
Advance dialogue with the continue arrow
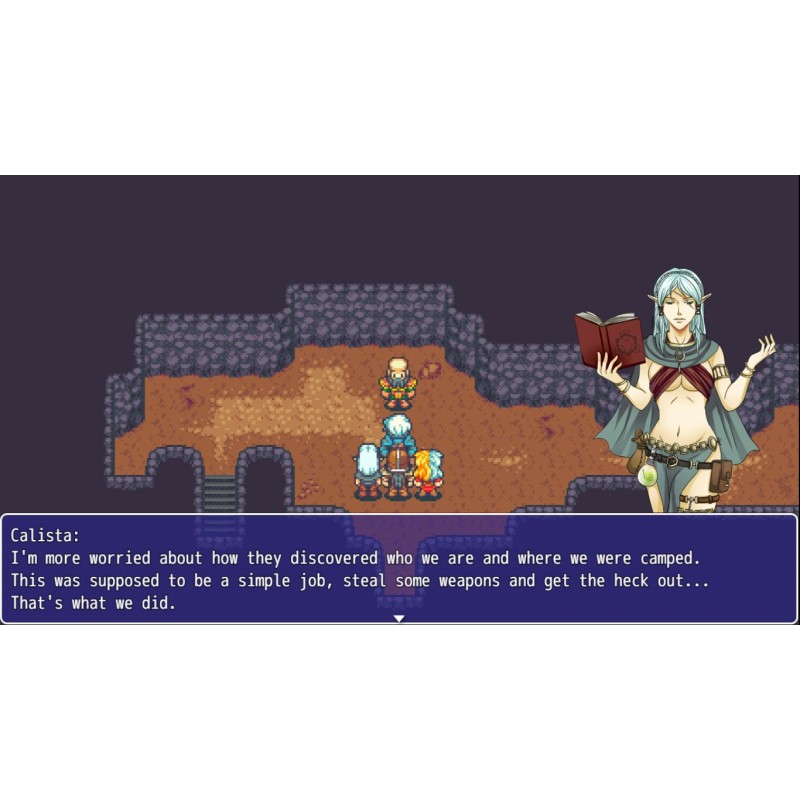tap(399, 619)
